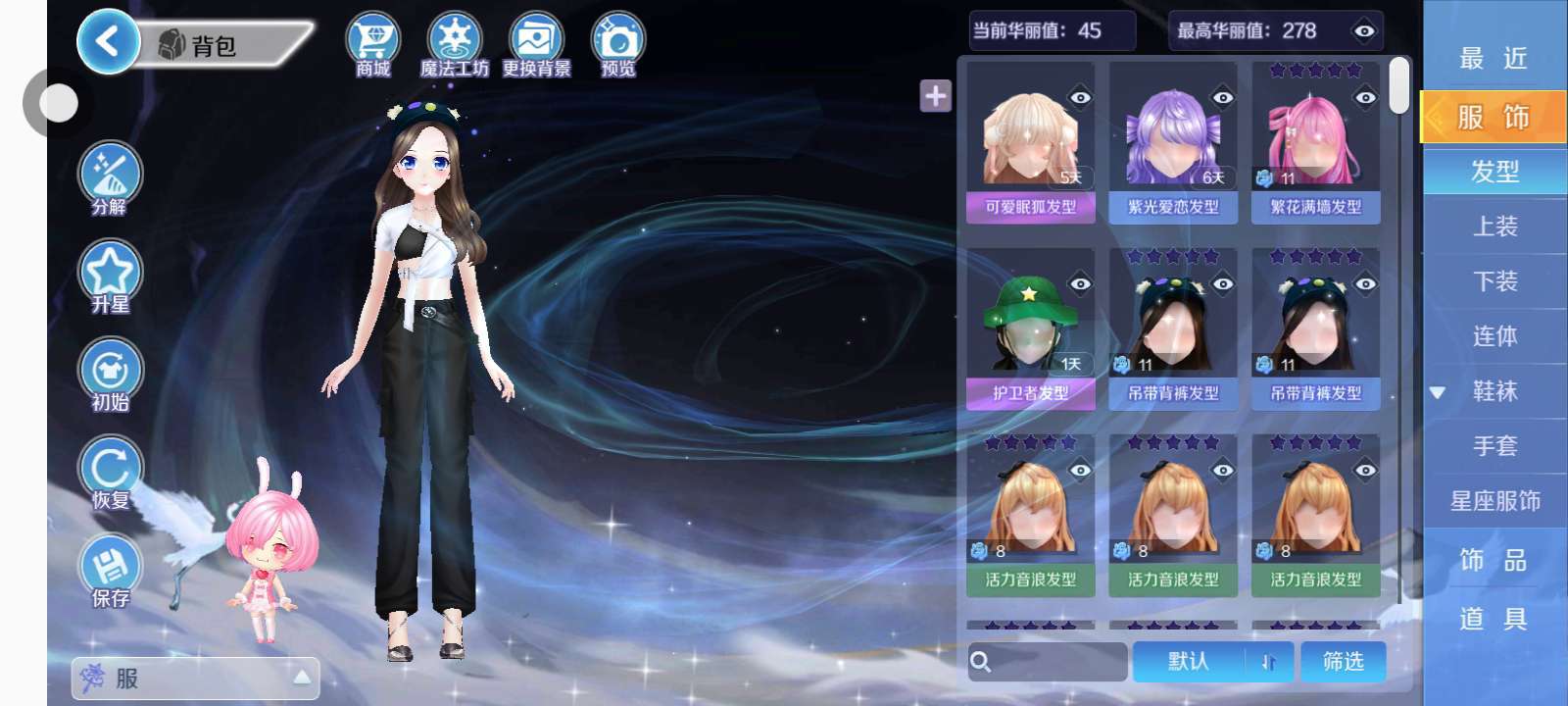Open the 魔法工坊 magic workshop
Screen dimensions: 1568x706
pos(454,45)
